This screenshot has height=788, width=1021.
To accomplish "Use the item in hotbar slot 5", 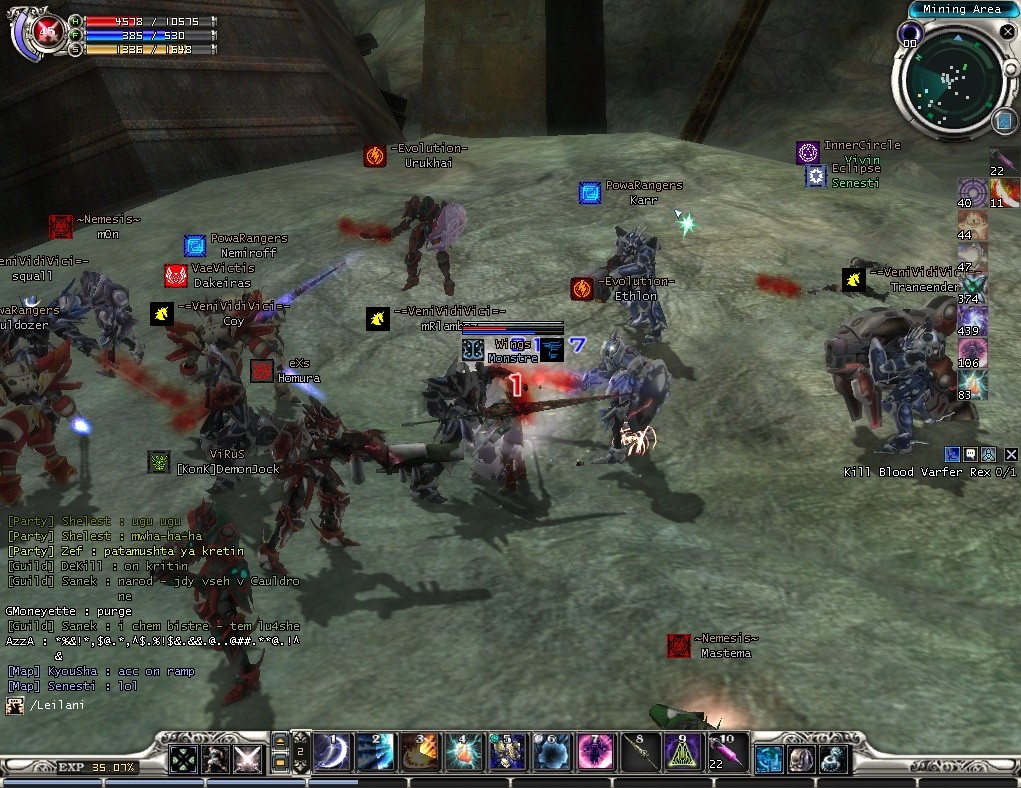I will [508, 752].
